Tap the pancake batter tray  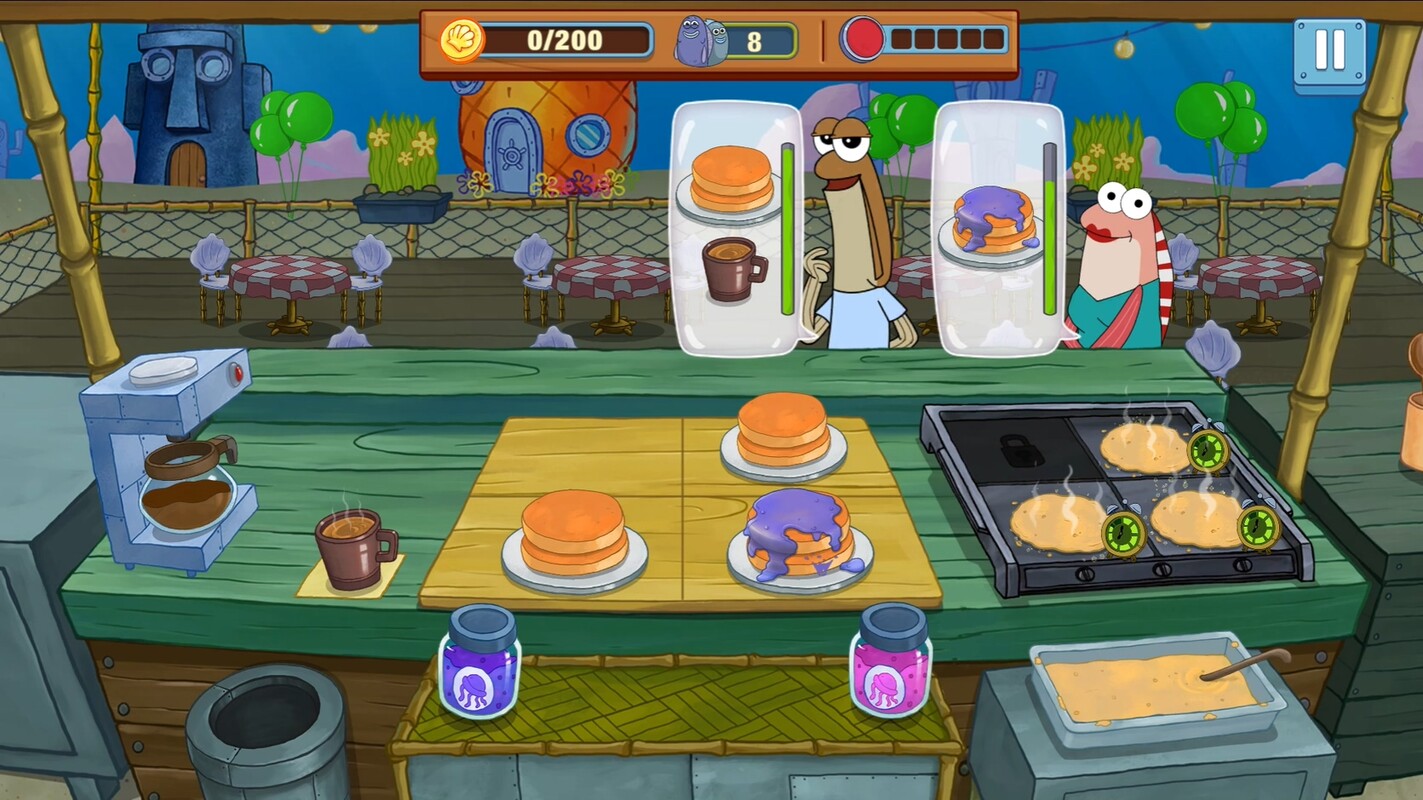[x=1150, y=685]
